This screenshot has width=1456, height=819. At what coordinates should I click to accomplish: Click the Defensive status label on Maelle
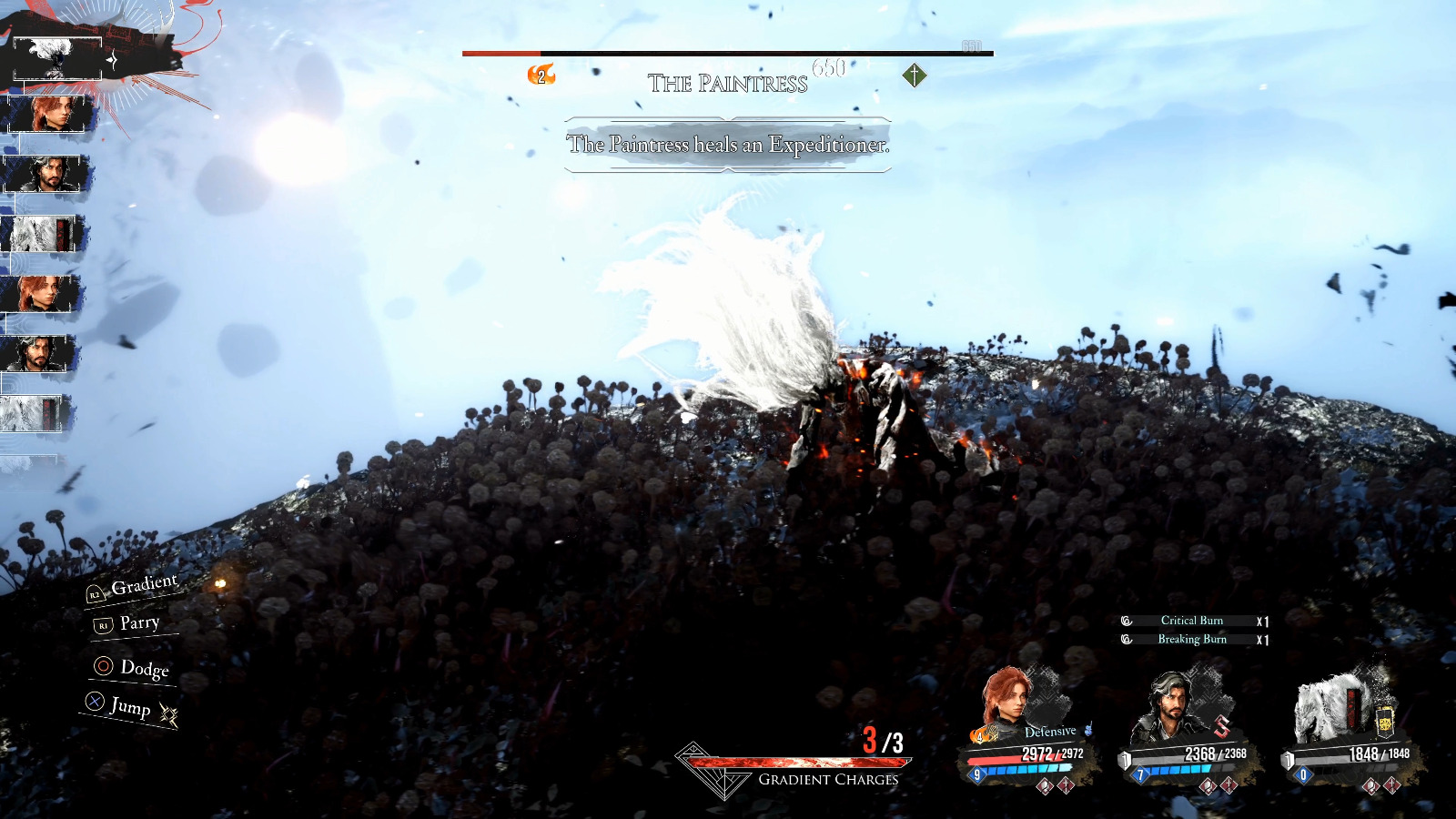coord(1049,731)
